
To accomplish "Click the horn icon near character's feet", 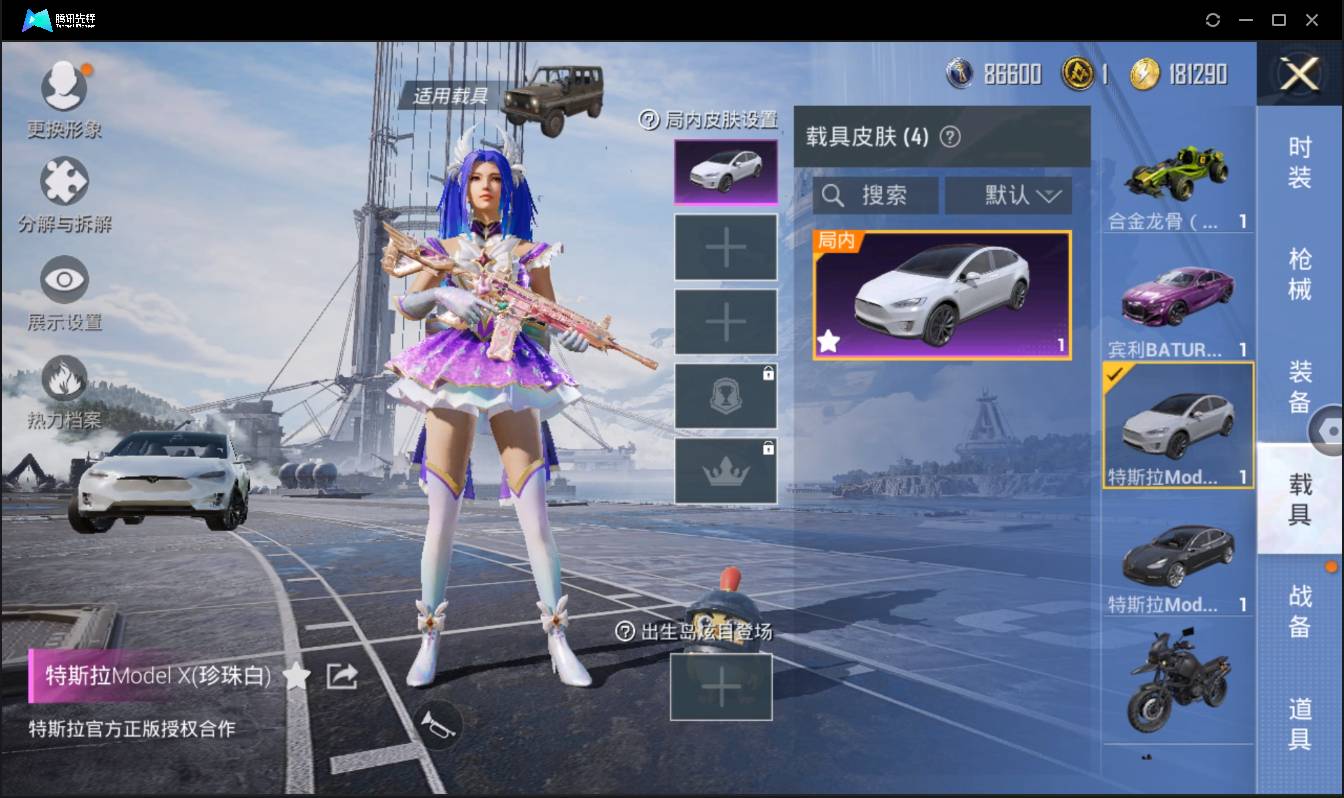I will tap(438, 724).
